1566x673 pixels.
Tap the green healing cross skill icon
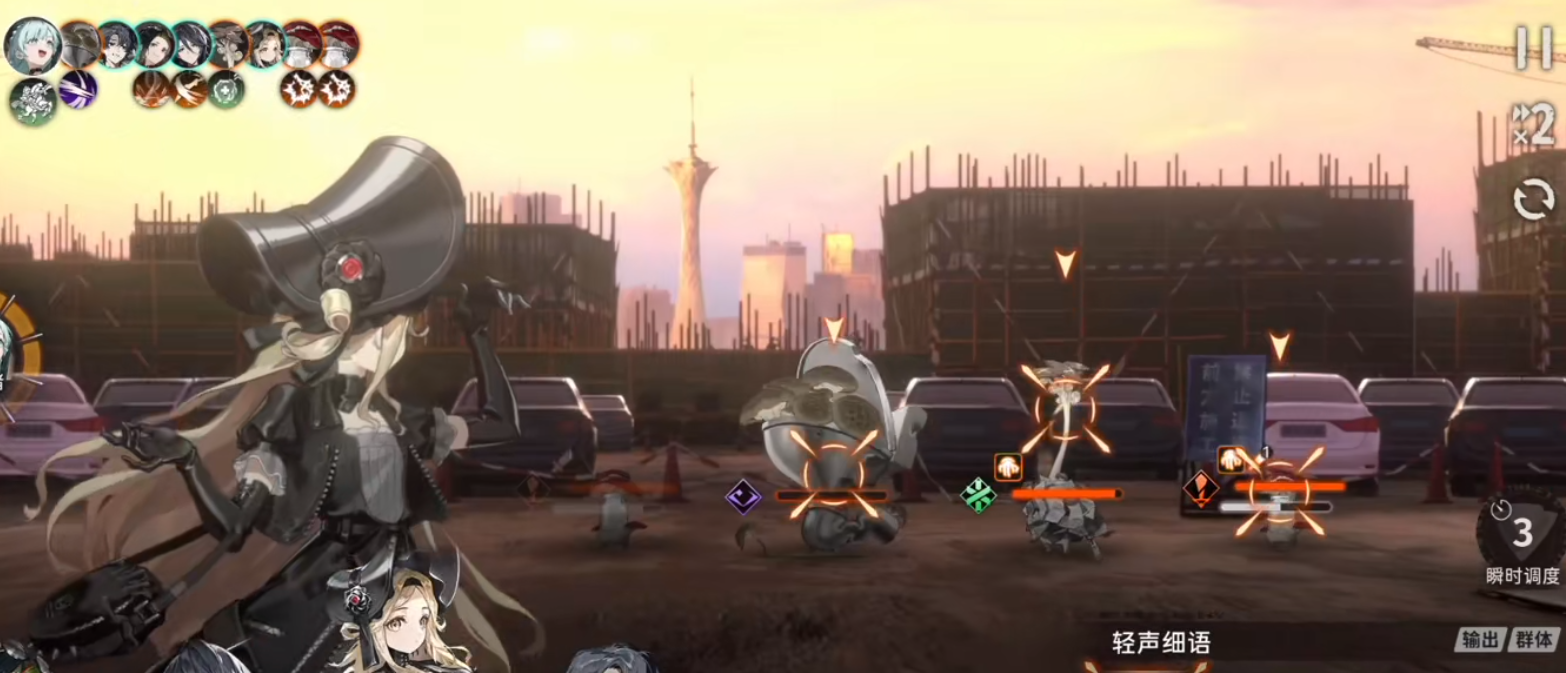[226, 90]
